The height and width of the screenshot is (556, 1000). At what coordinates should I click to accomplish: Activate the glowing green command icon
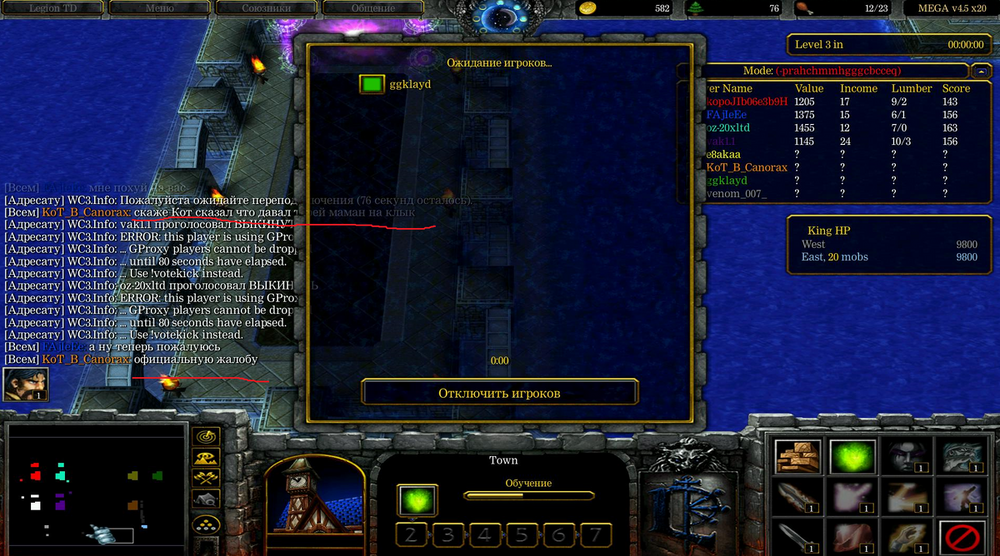tap(851, 457)
